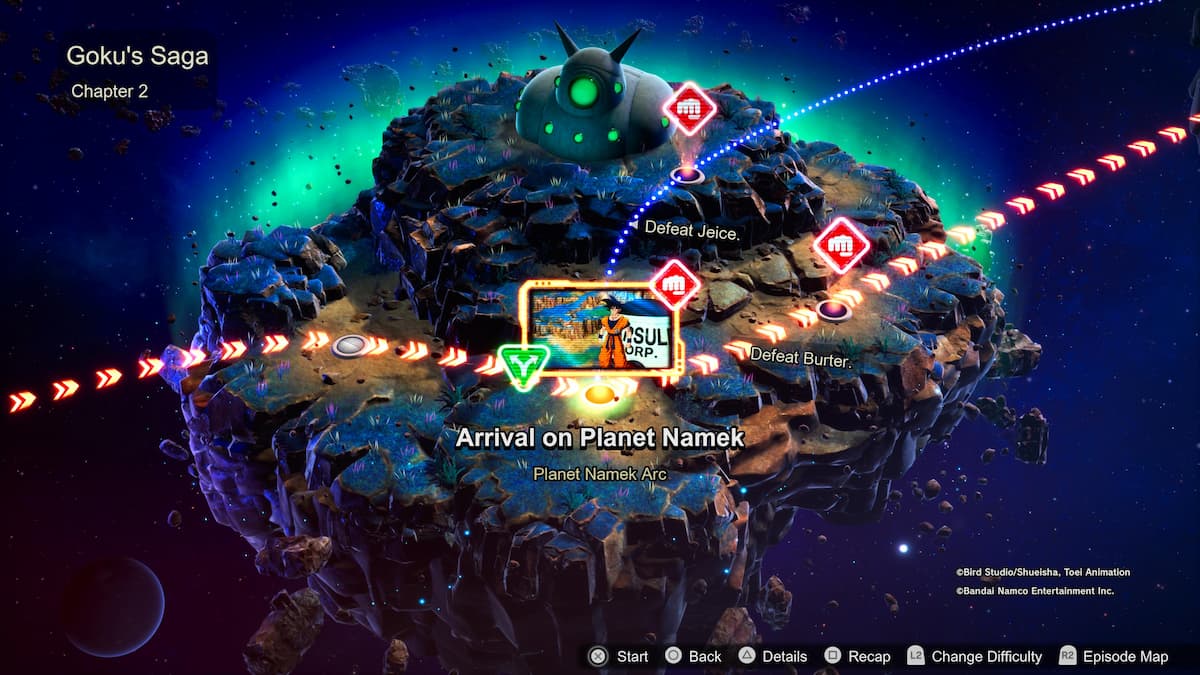Click the green branching path marker
1200x675 pixels.
pos(520,367)
